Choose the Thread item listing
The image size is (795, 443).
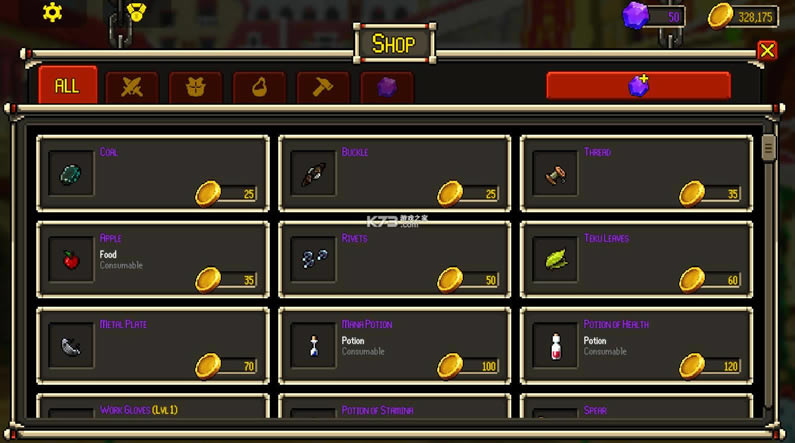(x=636, y=173)
